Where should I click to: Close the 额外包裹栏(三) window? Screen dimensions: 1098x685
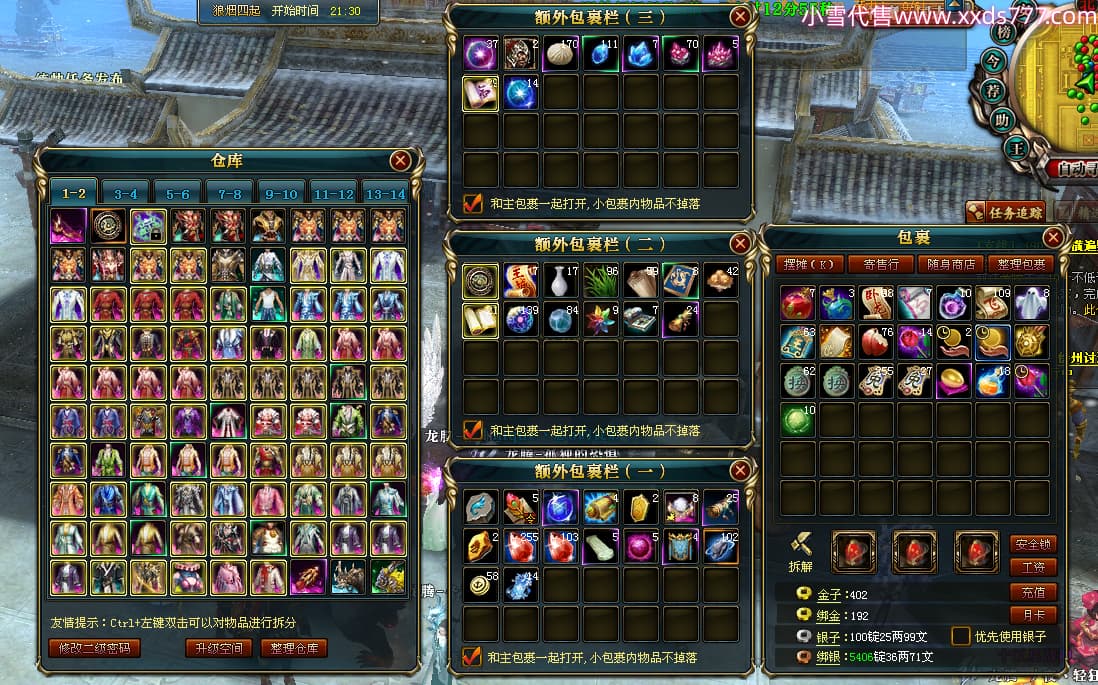click(740, 16)
